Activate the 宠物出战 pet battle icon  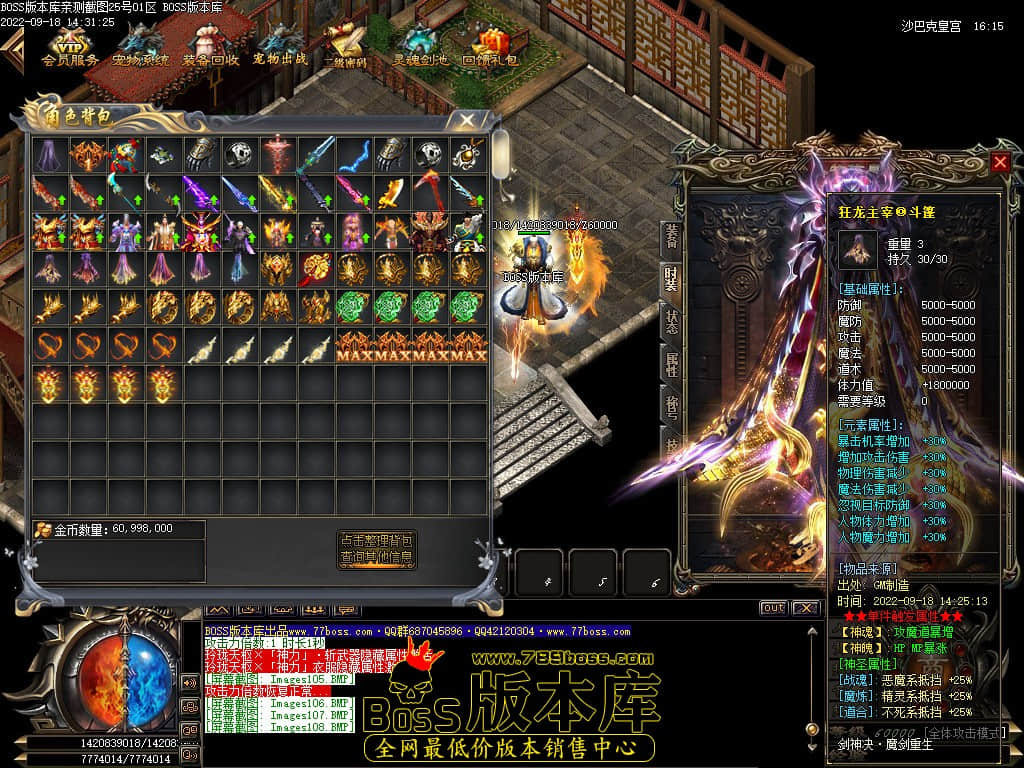280,46
